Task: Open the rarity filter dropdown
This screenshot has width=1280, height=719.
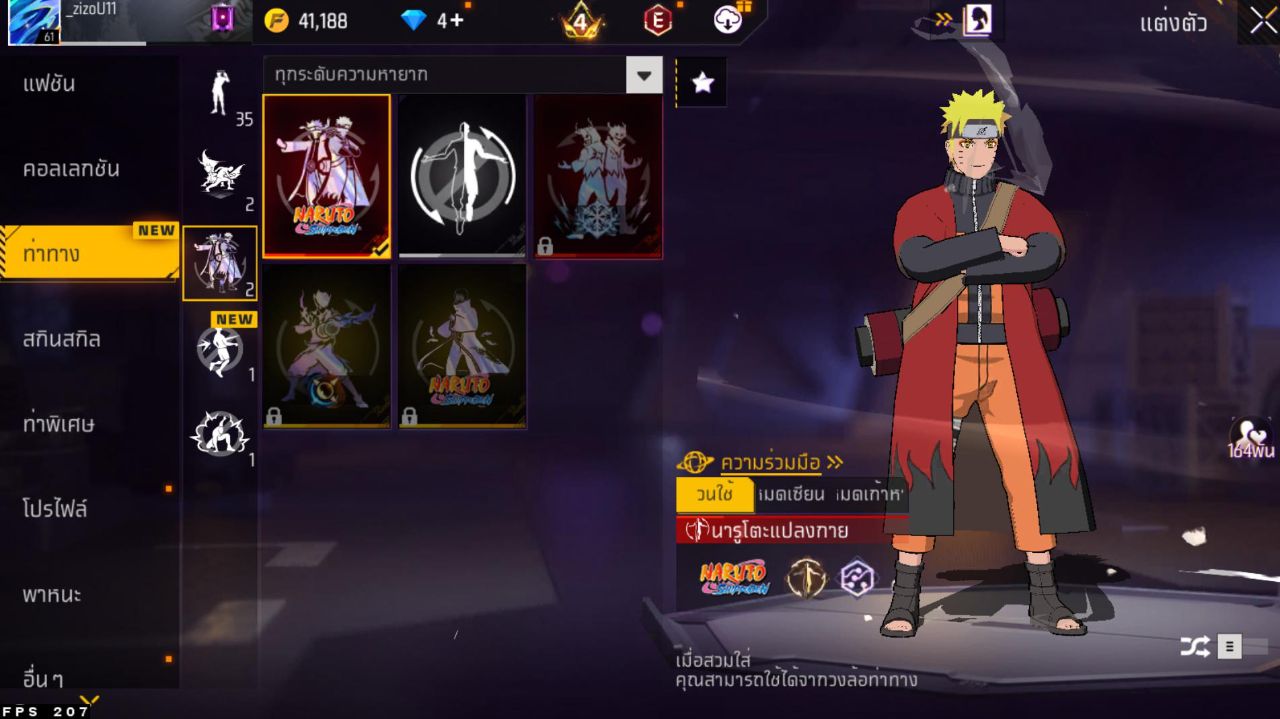Action: point(643,75)
